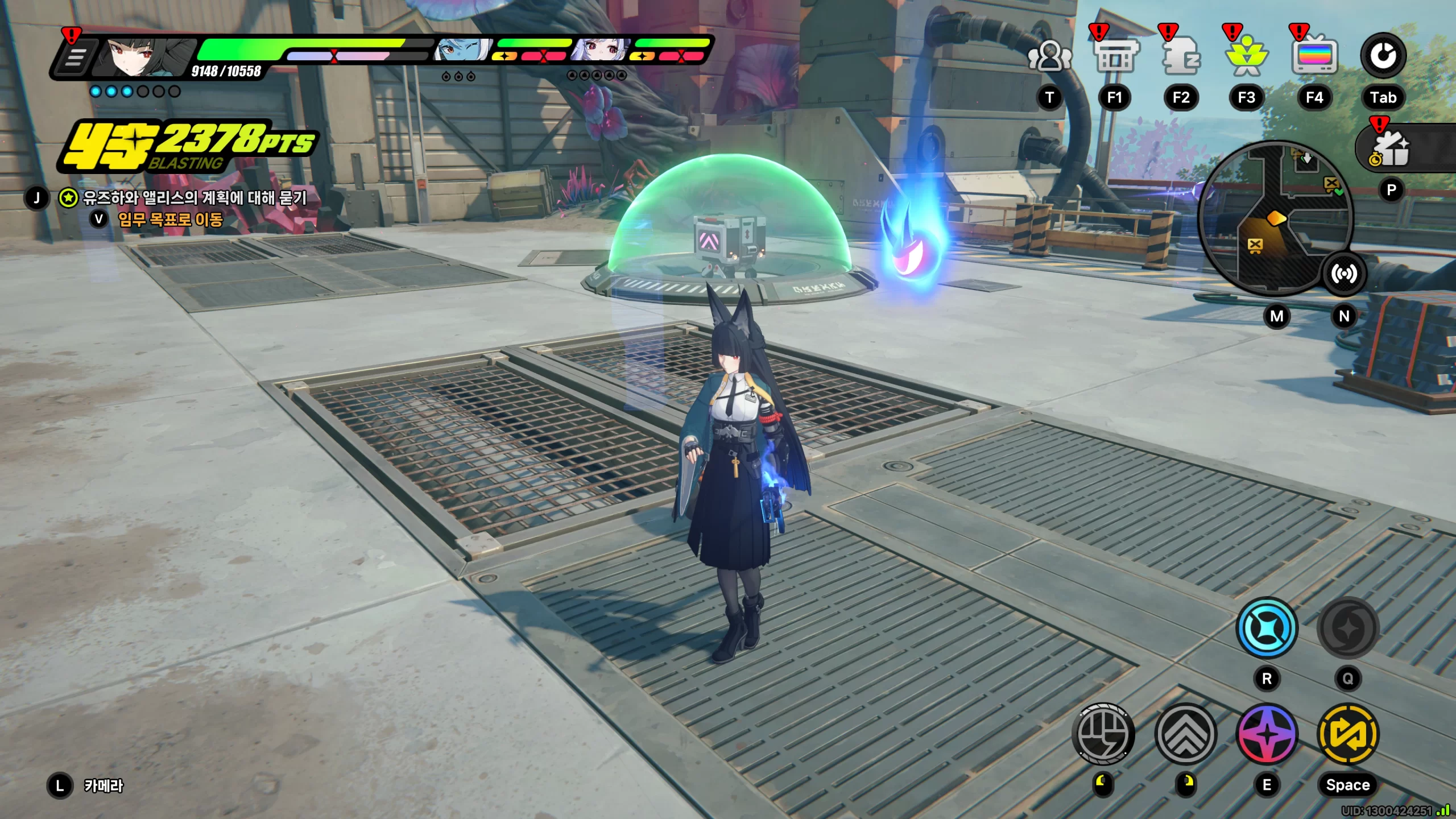Open the shop storefront icon
Viewport: 1456px width, 819px height.
point(1115,57)
